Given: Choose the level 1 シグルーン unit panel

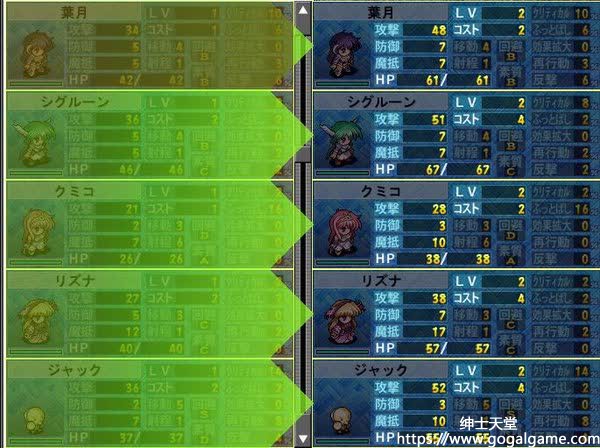Looking at the screenshot, I should 150,134.
